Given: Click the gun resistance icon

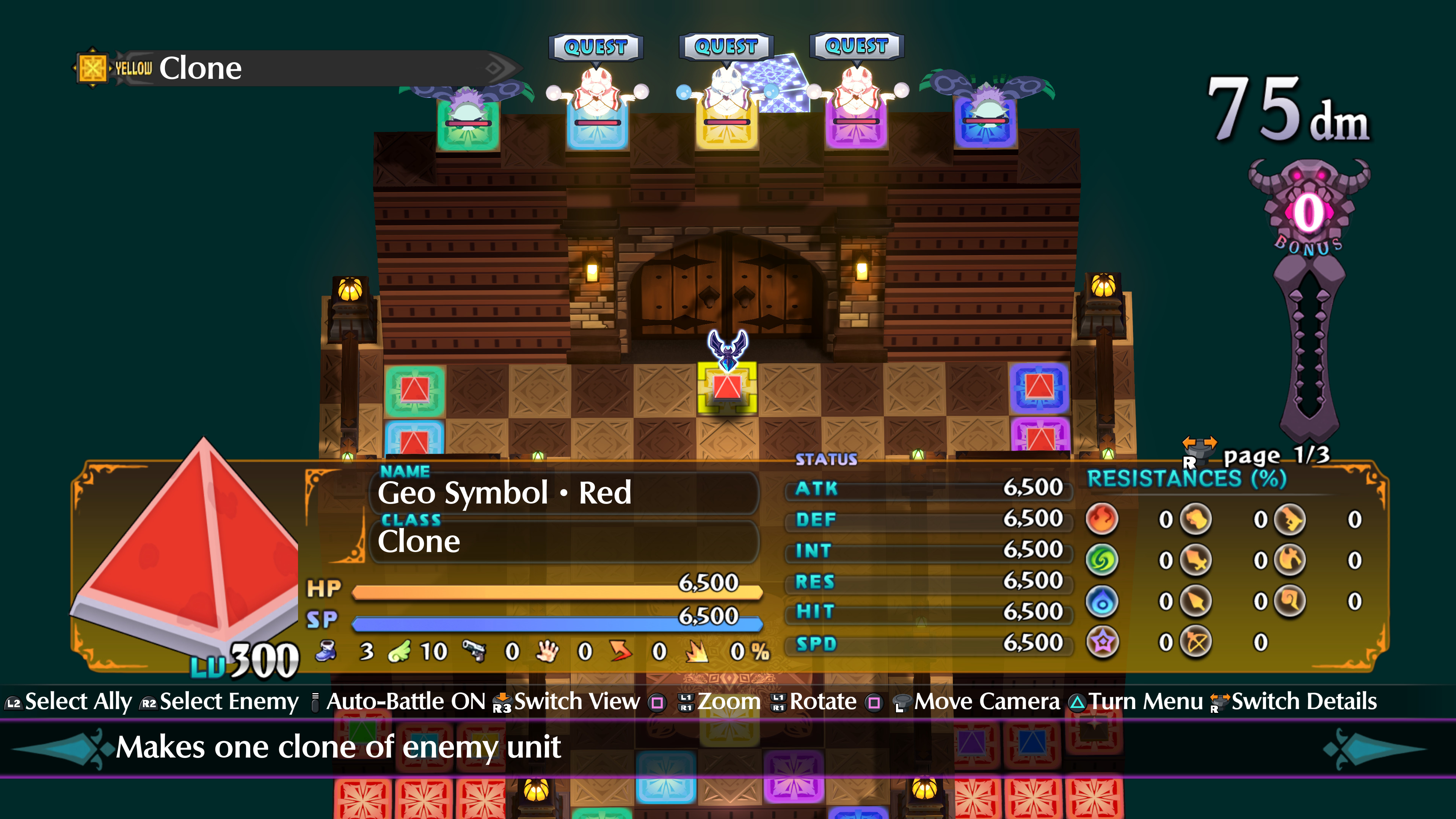Looking at the screenshot, I should (x=1290, y=521).
